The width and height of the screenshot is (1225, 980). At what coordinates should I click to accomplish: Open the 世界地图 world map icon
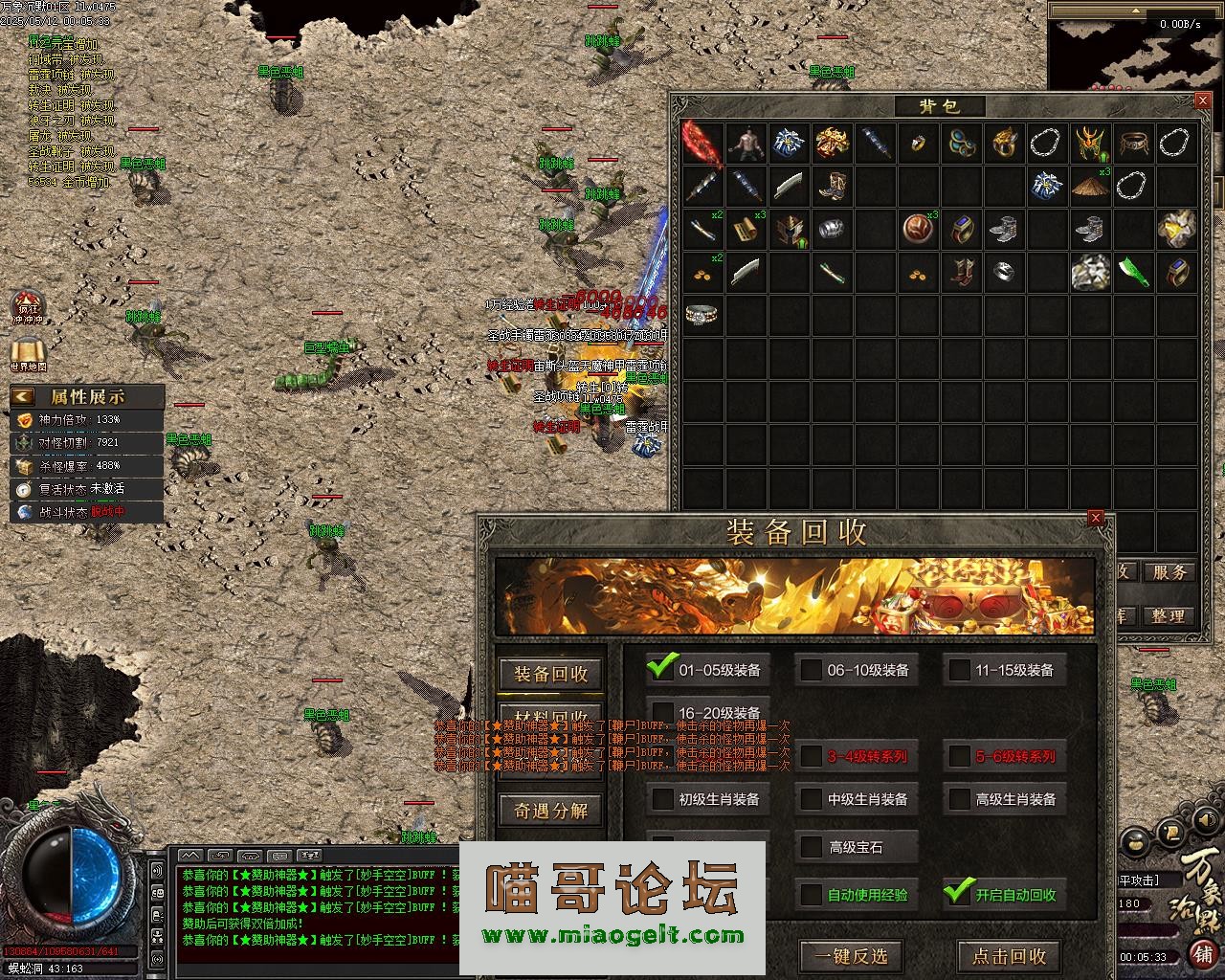tap(28, 352)
